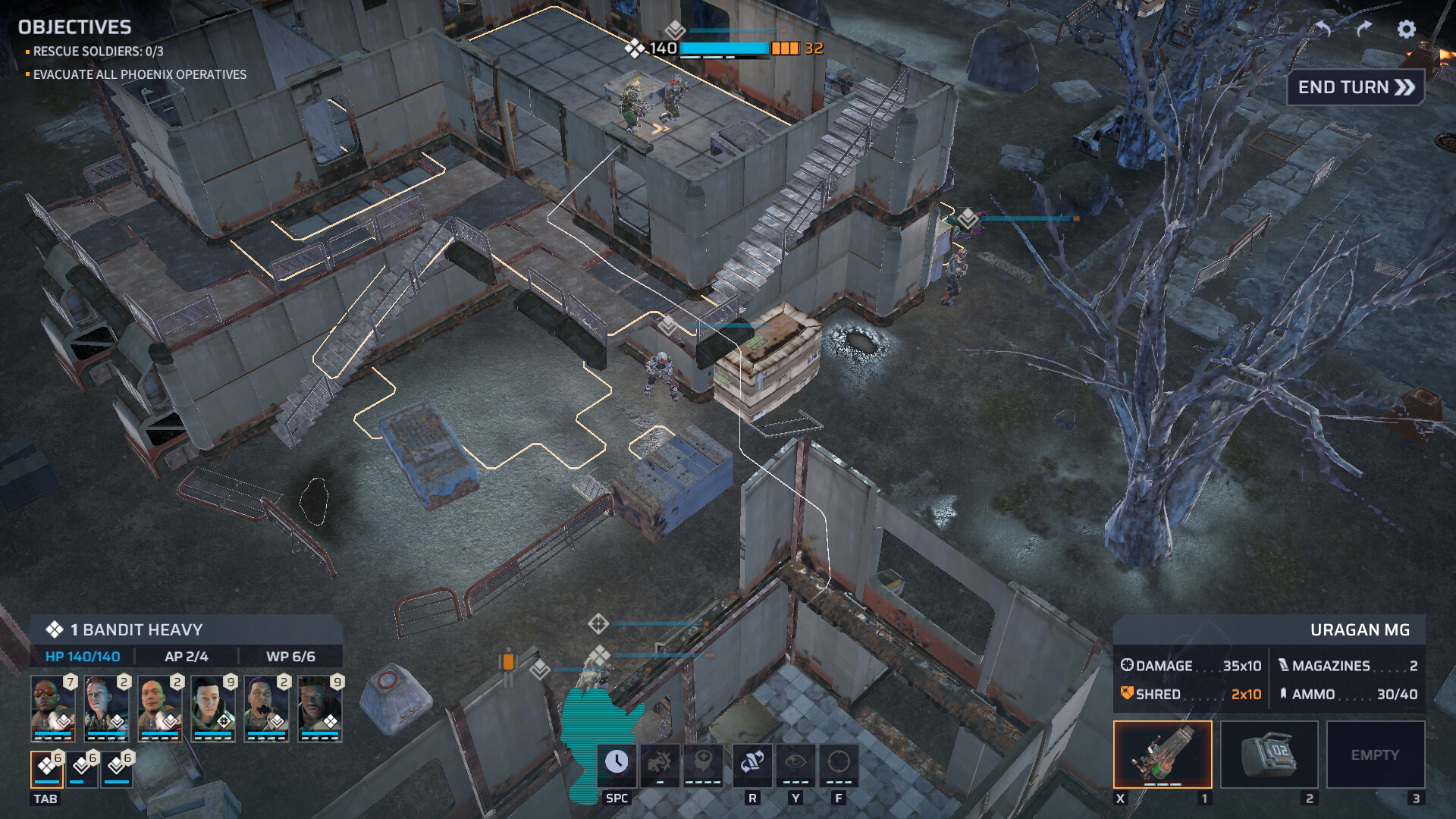Viewport: 1456px width, 819px height.
Task: Select the goggles soldier portrait
Action: tap(53, 708)
